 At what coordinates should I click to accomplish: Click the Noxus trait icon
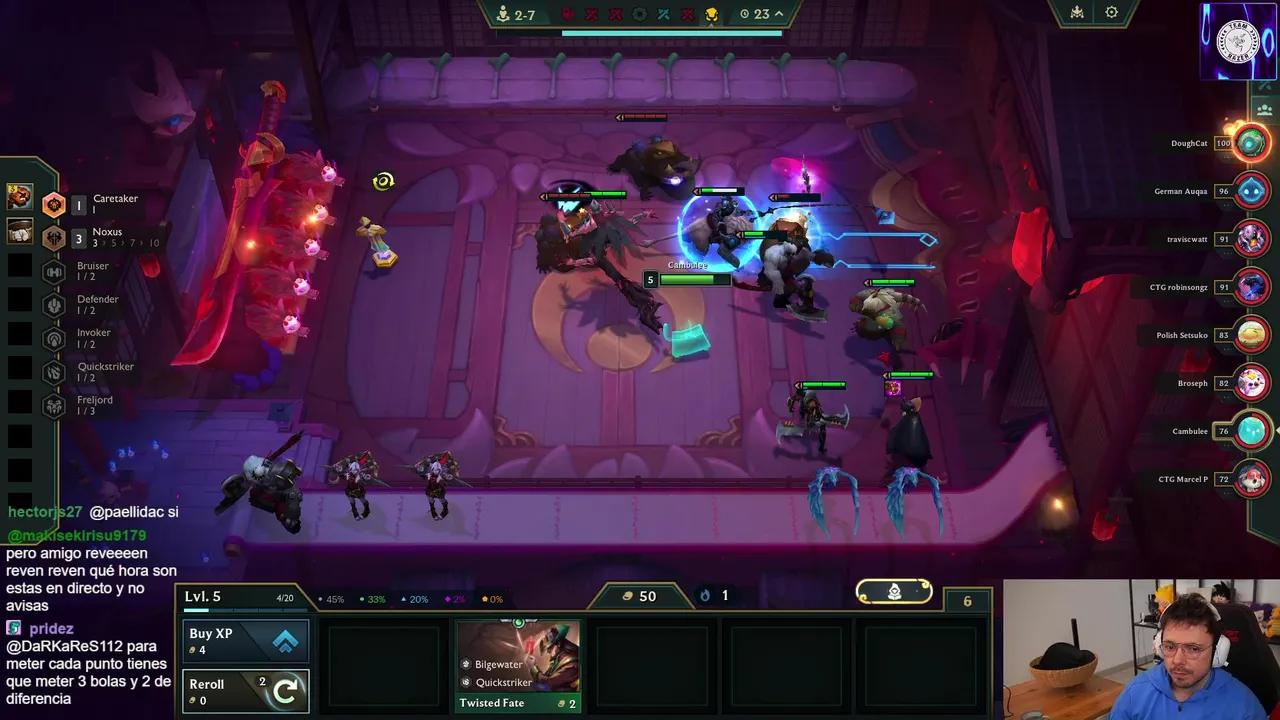tap(54, 237)
